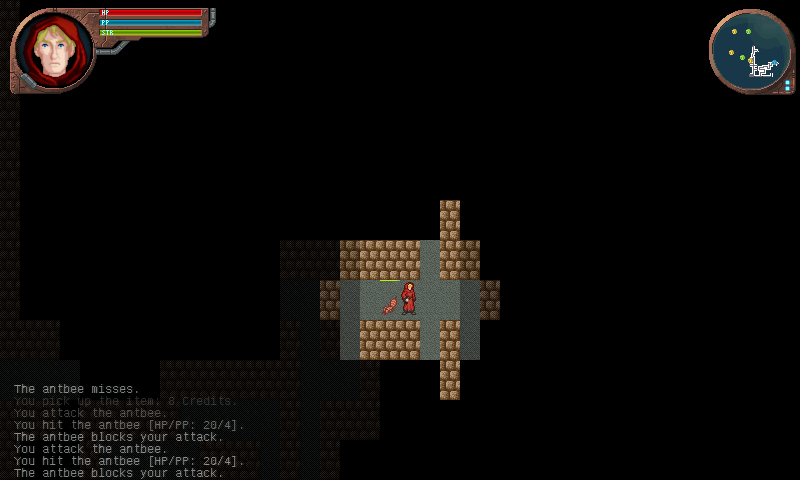Click the hooded character portrait
800x480 pixels.
[52, 51]
